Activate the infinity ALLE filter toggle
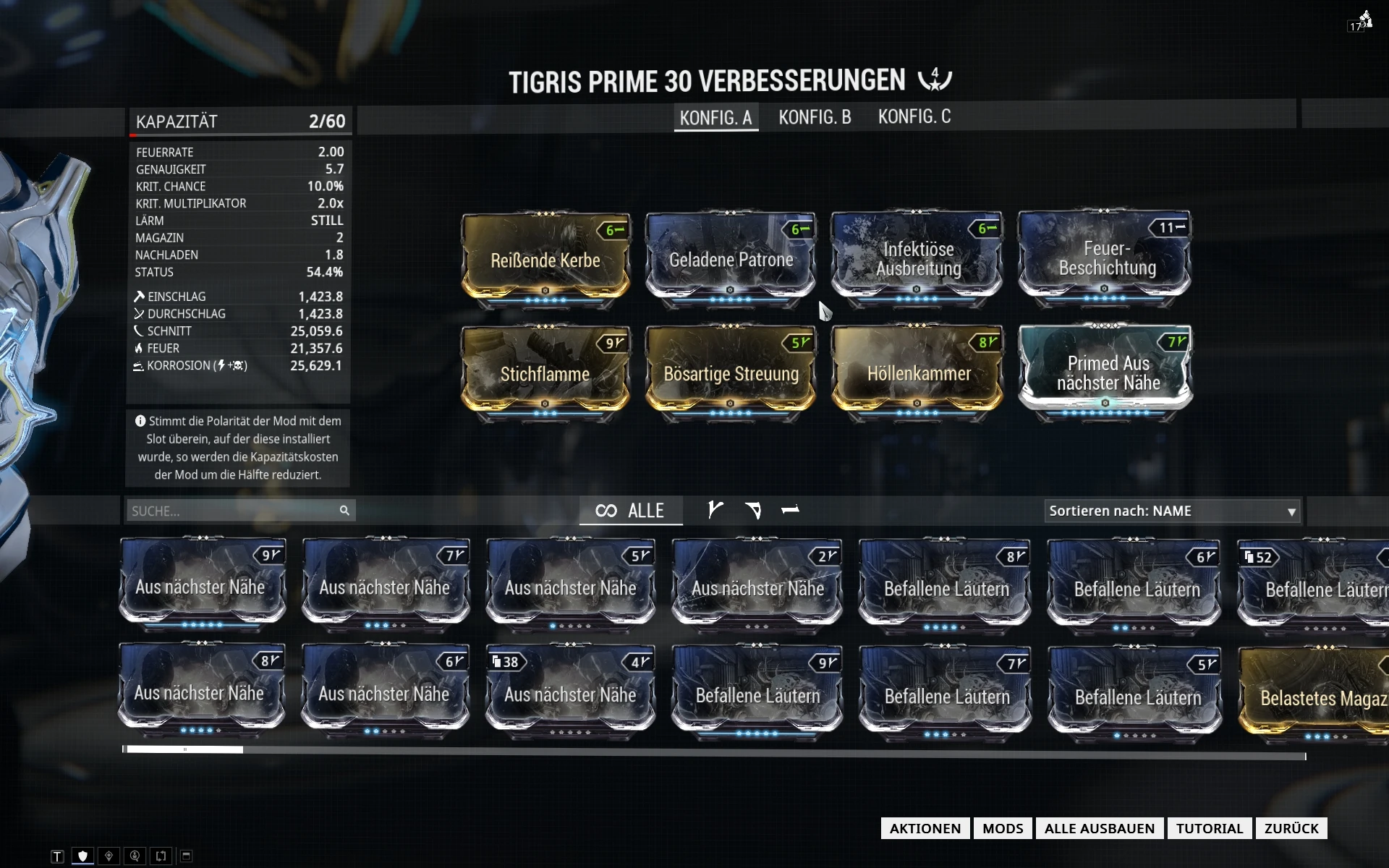The image size is (1389, 868). coord(630,510)
